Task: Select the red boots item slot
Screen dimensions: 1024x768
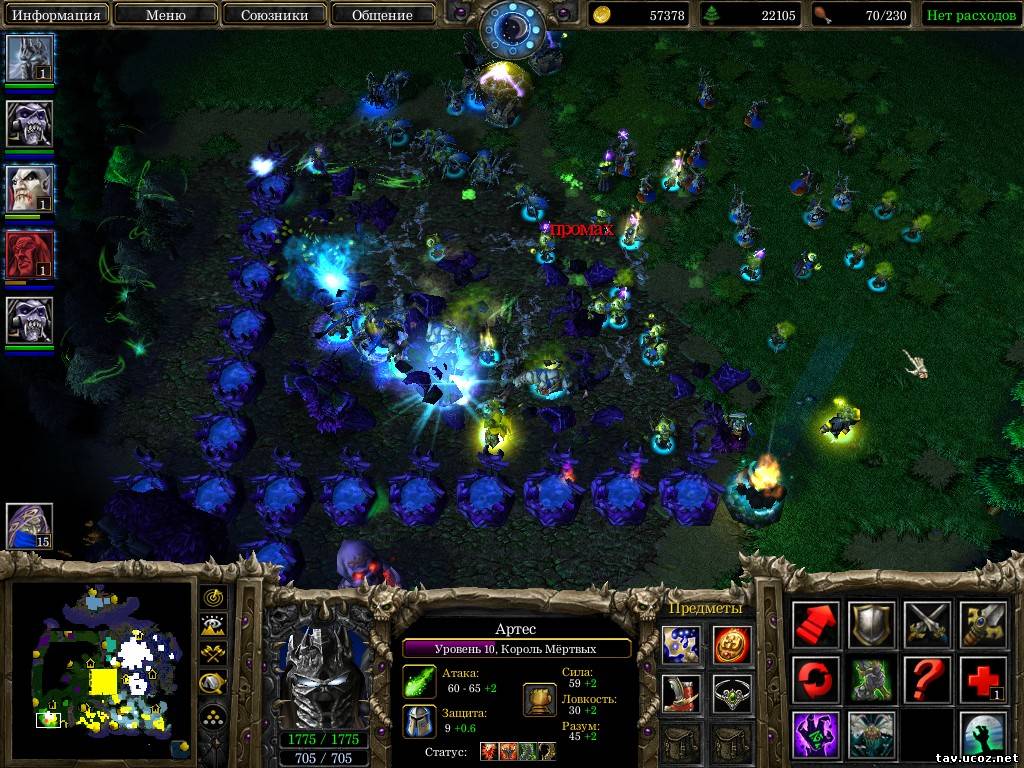Action: 680,693
